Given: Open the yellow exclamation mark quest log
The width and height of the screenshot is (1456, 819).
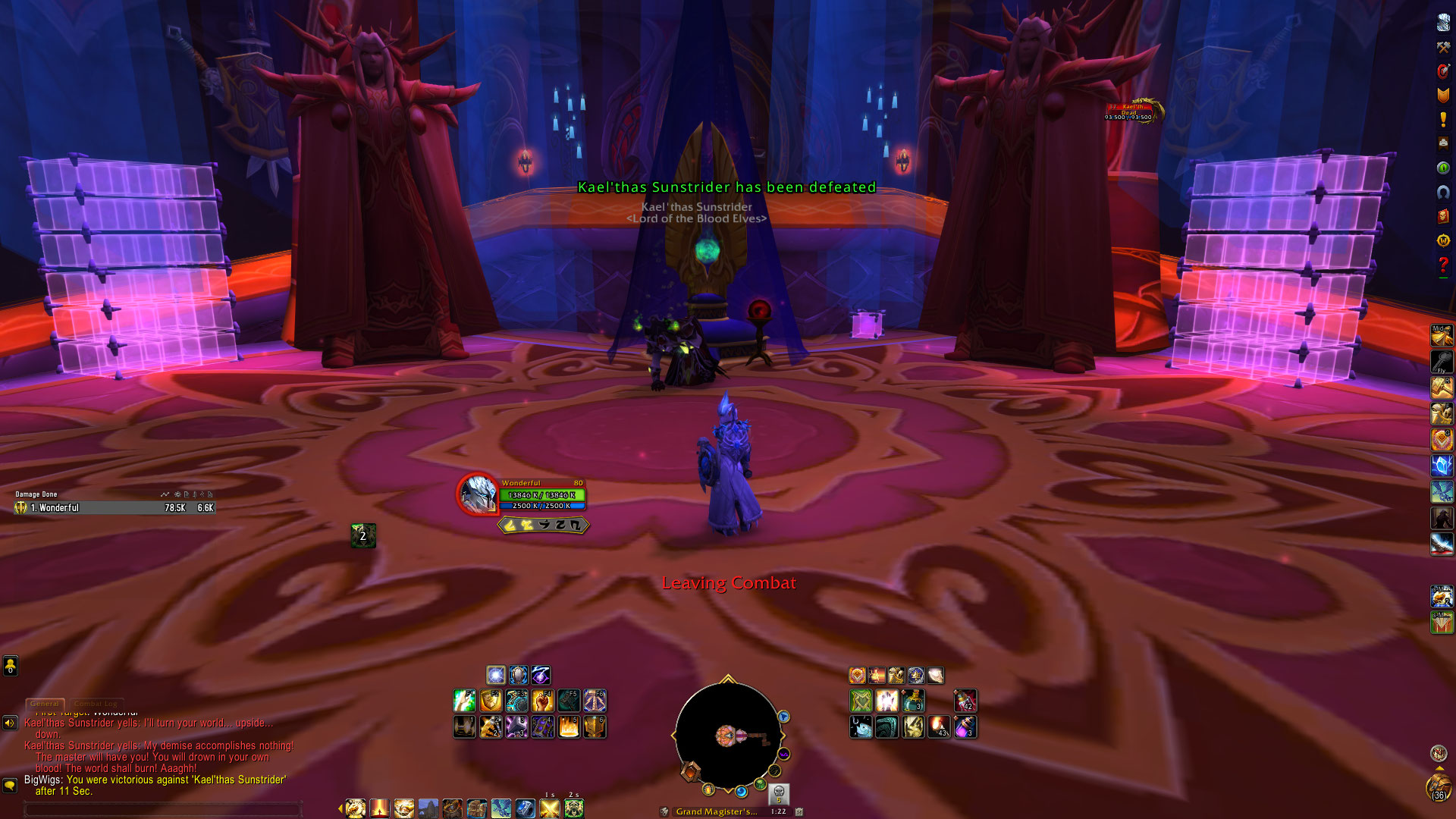Looking at the screenshot, I should 1443,119.
